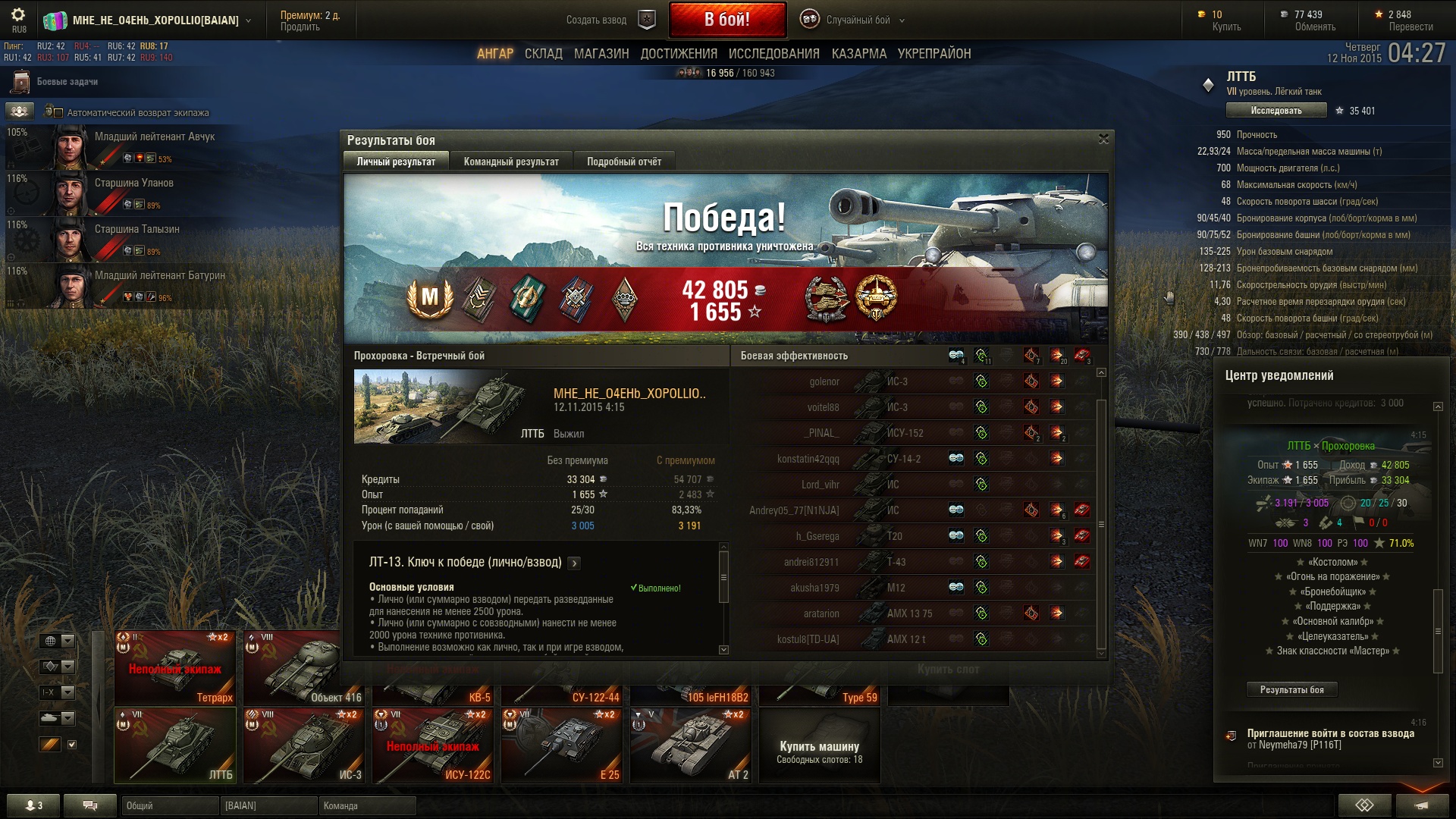Click the Исследовать button for ЛТТБ
Viewport: 1456px width, 819px height.
pyautogui.click(x=1276, y=111)
